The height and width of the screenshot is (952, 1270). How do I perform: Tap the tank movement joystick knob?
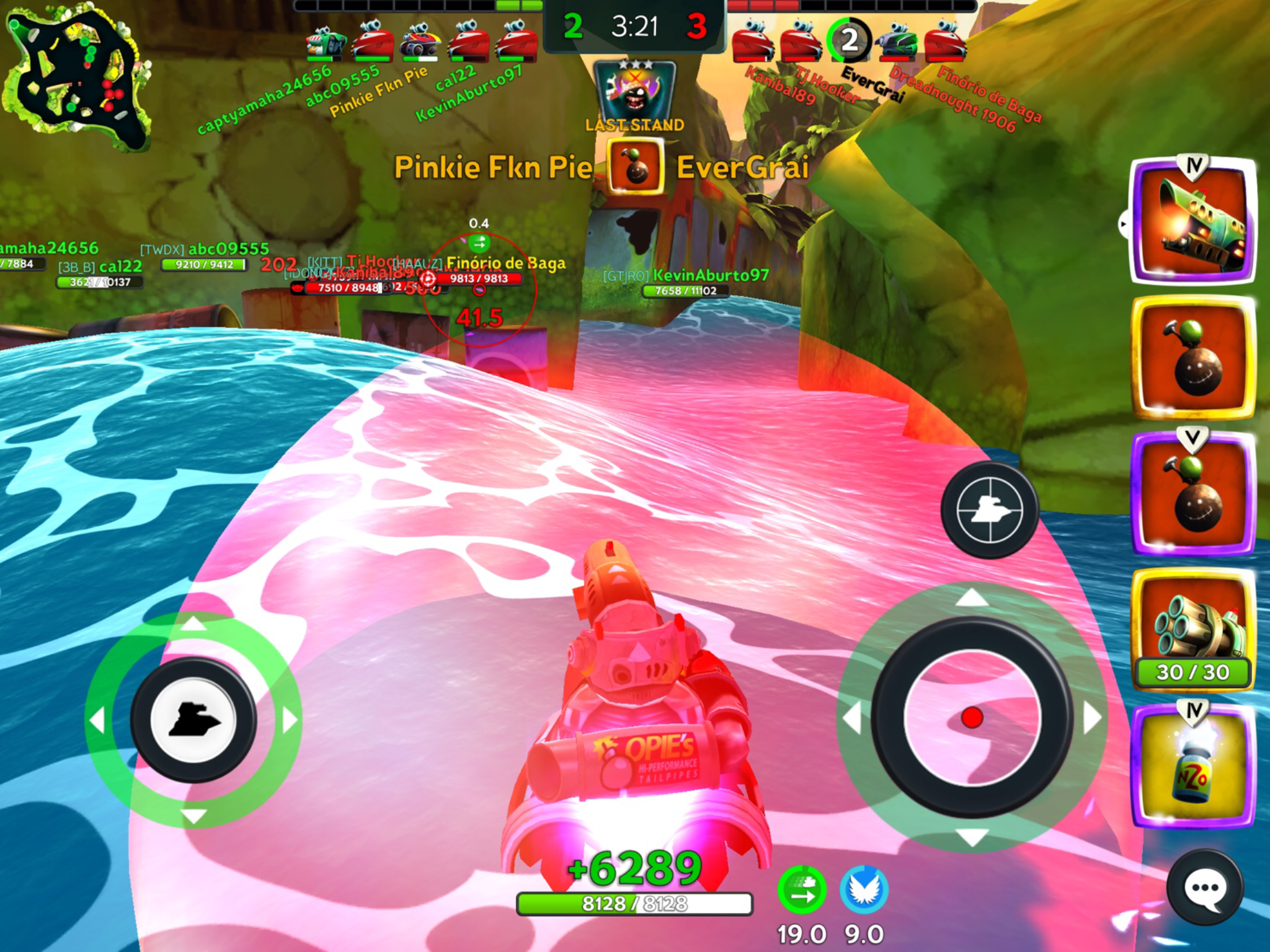coord(193,720)
